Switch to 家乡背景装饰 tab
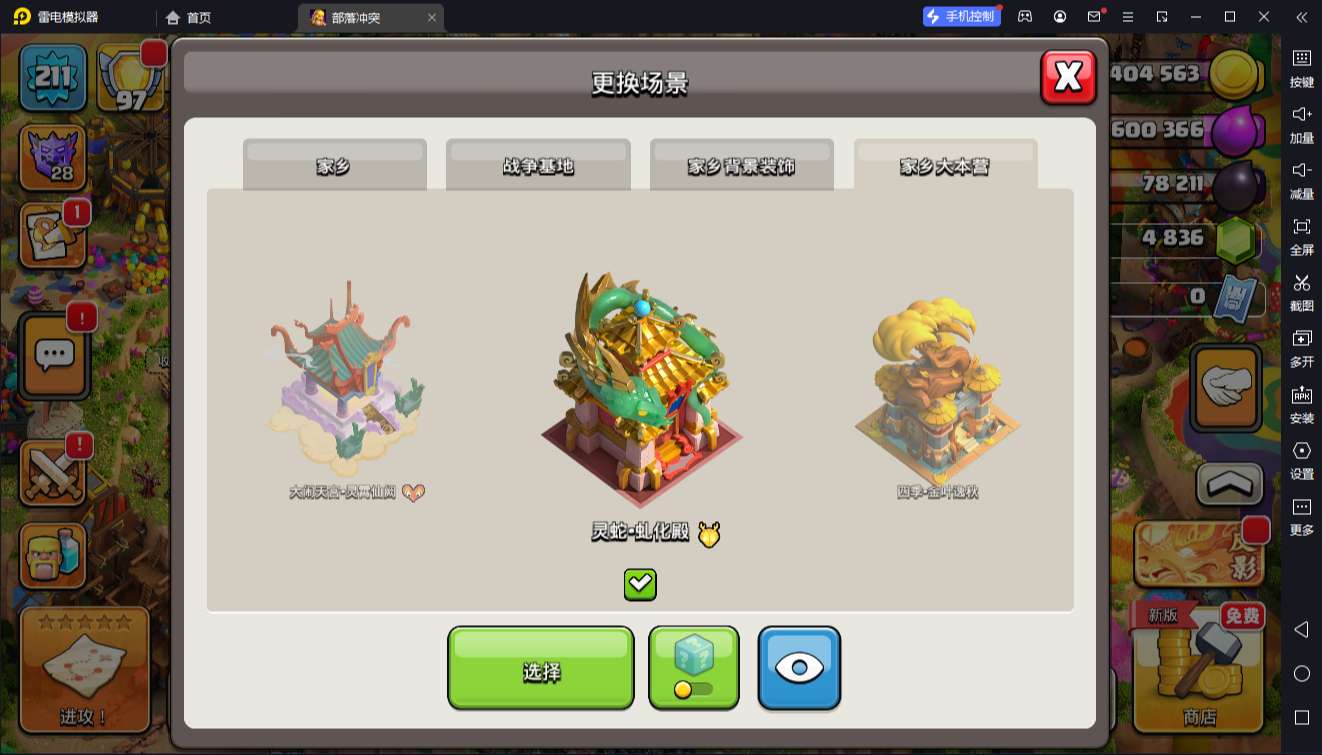The image size is (1322, 755). coord(741,165)
